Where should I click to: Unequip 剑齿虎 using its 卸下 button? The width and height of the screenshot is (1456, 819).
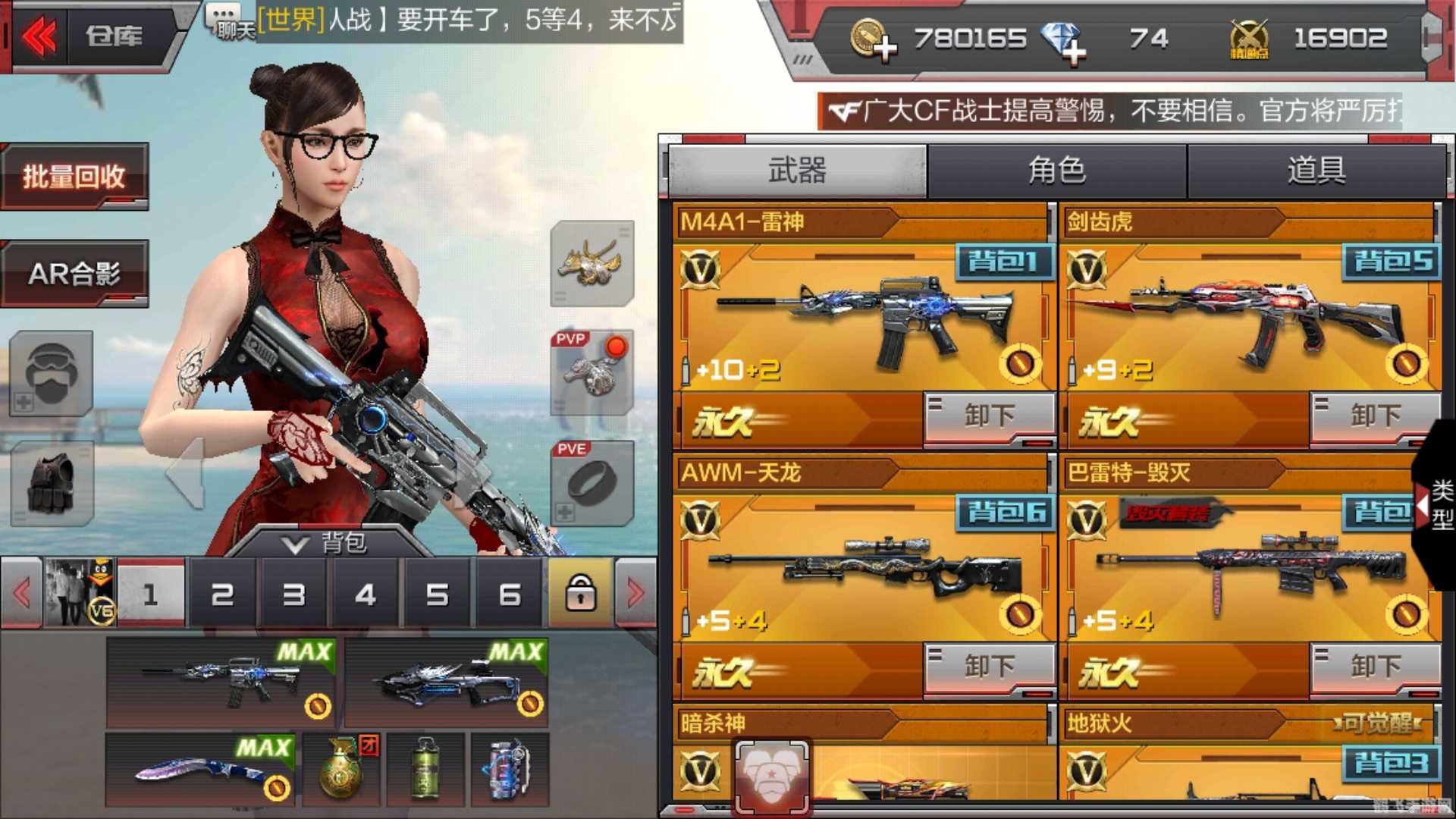(1378, 415)
